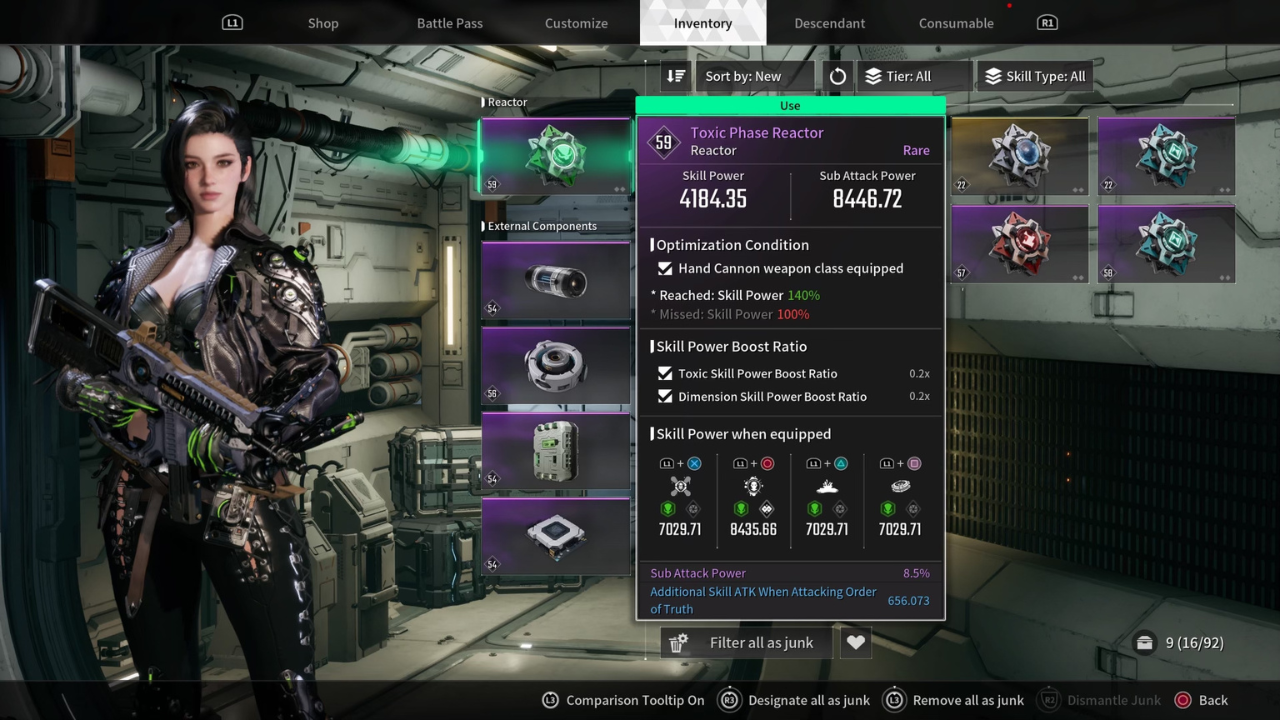This screenshot has width=1280, height=720.
Task: Switch to the Consumable tab
Action: (x=956, y=23)
